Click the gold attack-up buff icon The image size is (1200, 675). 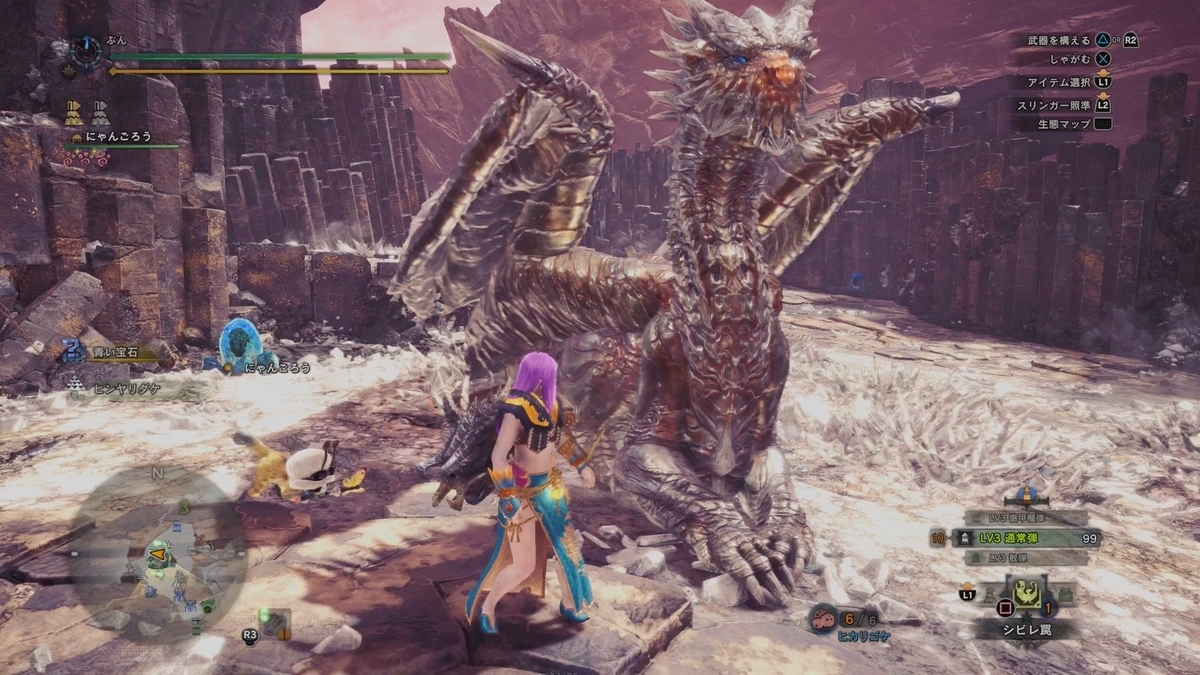pyautogui.click(x=74, y=110)
